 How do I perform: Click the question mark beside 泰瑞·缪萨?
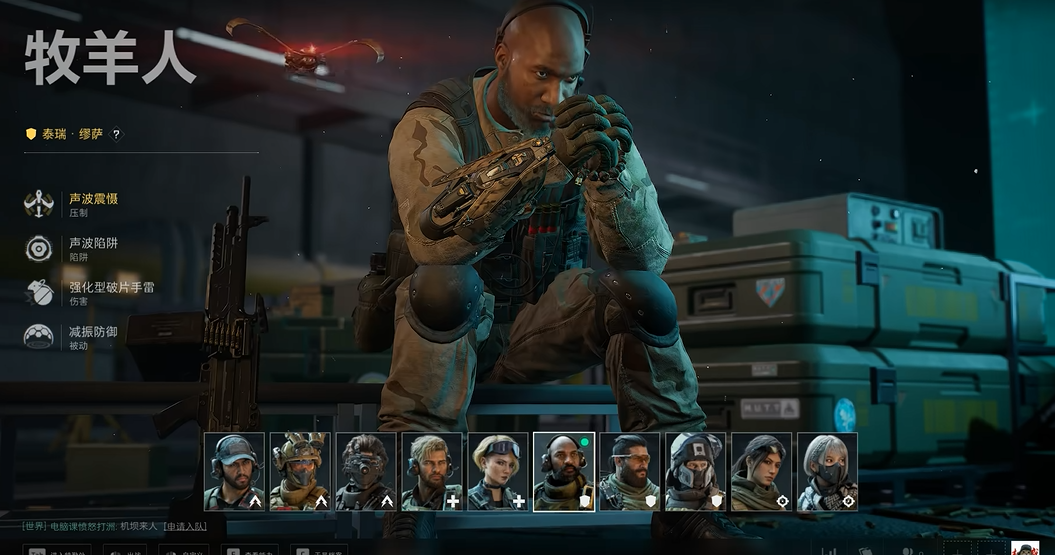pos(116,134)
